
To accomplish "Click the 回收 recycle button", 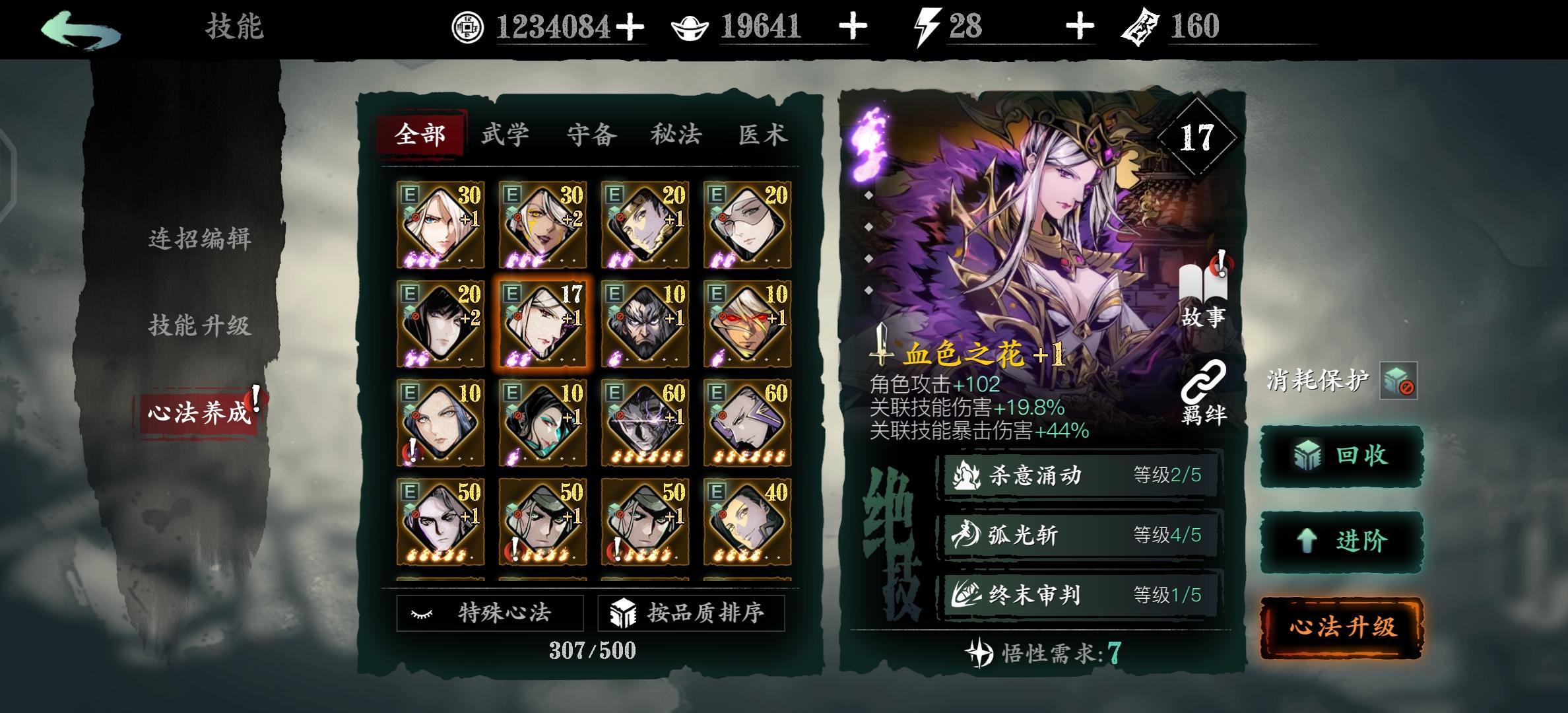I will point(1340,456).
